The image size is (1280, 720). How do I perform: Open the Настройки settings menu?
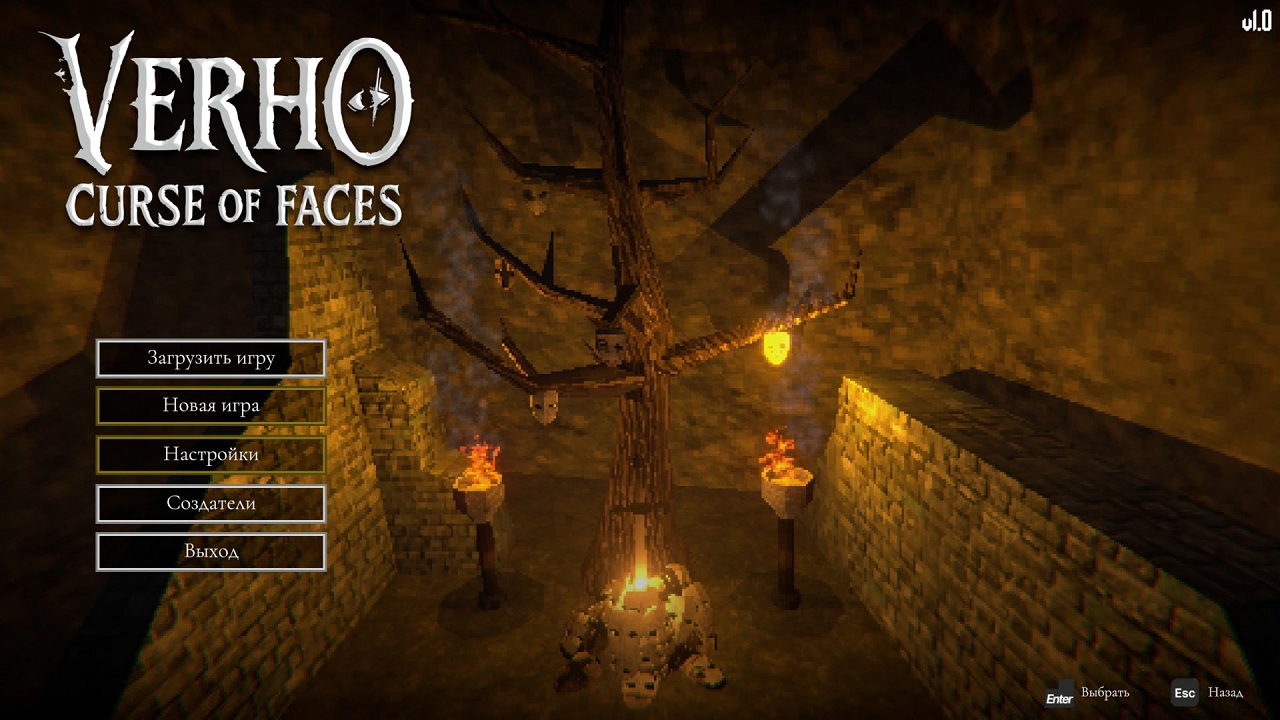(x=211, y=455)
